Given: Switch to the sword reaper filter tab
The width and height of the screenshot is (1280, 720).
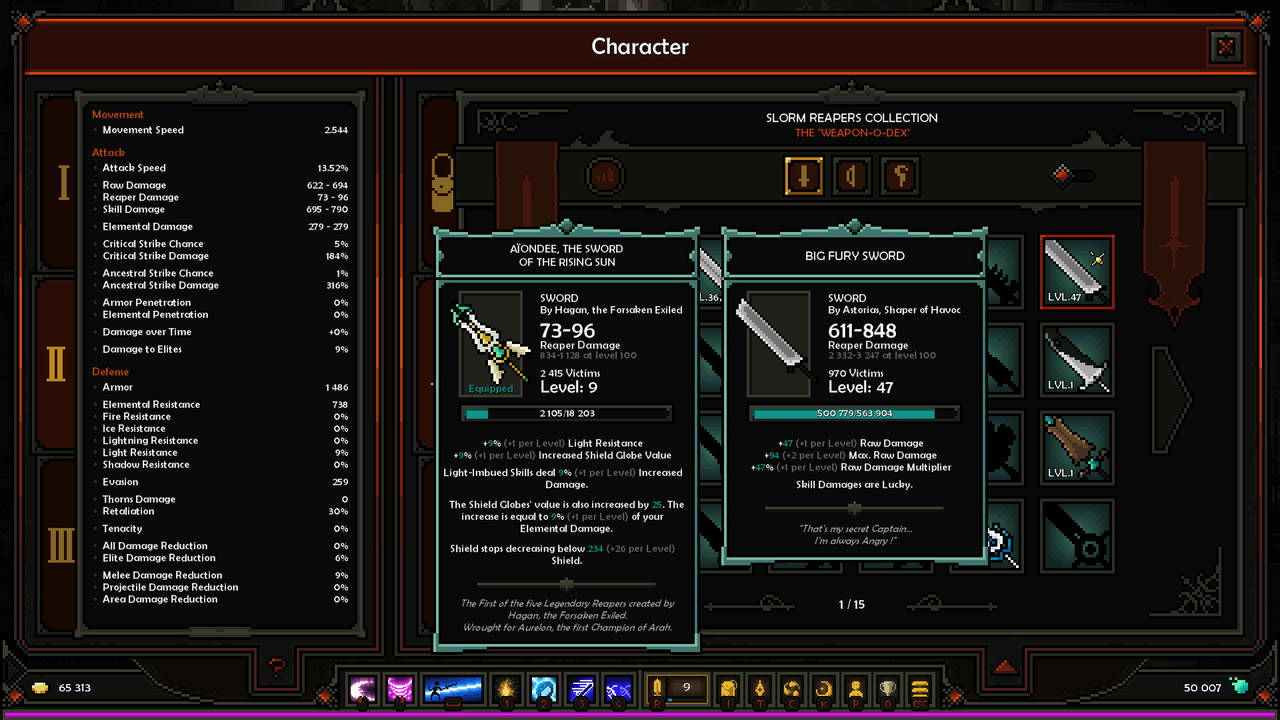Looking at the screenshot, I should tap(803, 176).
